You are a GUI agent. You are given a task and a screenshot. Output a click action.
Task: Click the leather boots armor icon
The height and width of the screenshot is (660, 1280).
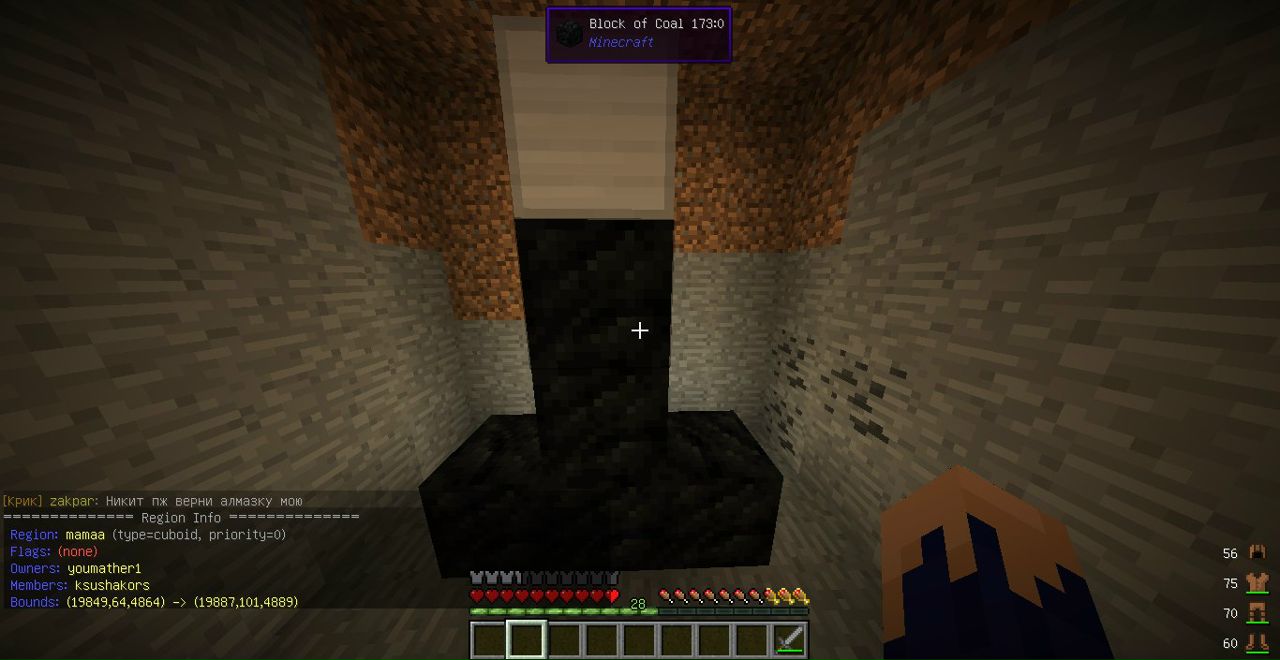click(1257, 642)
